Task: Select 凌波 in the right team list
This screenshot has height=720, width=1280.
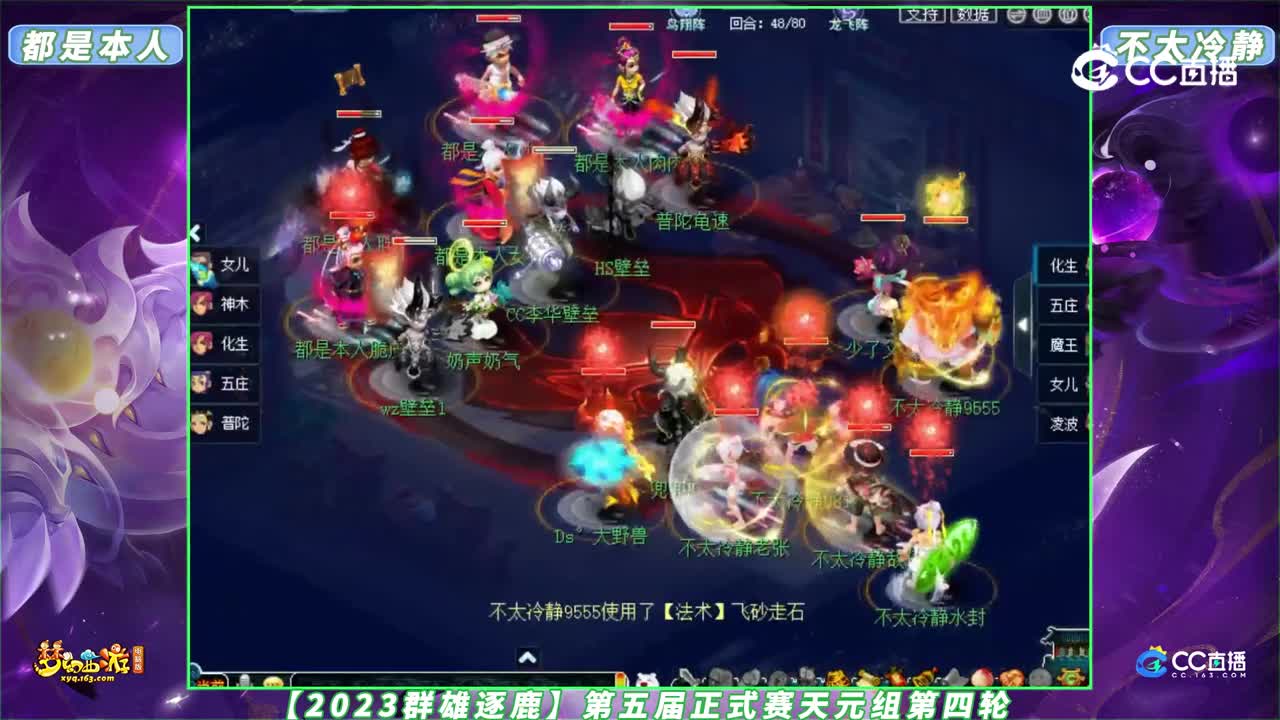Action: (x=1062, y=424)
